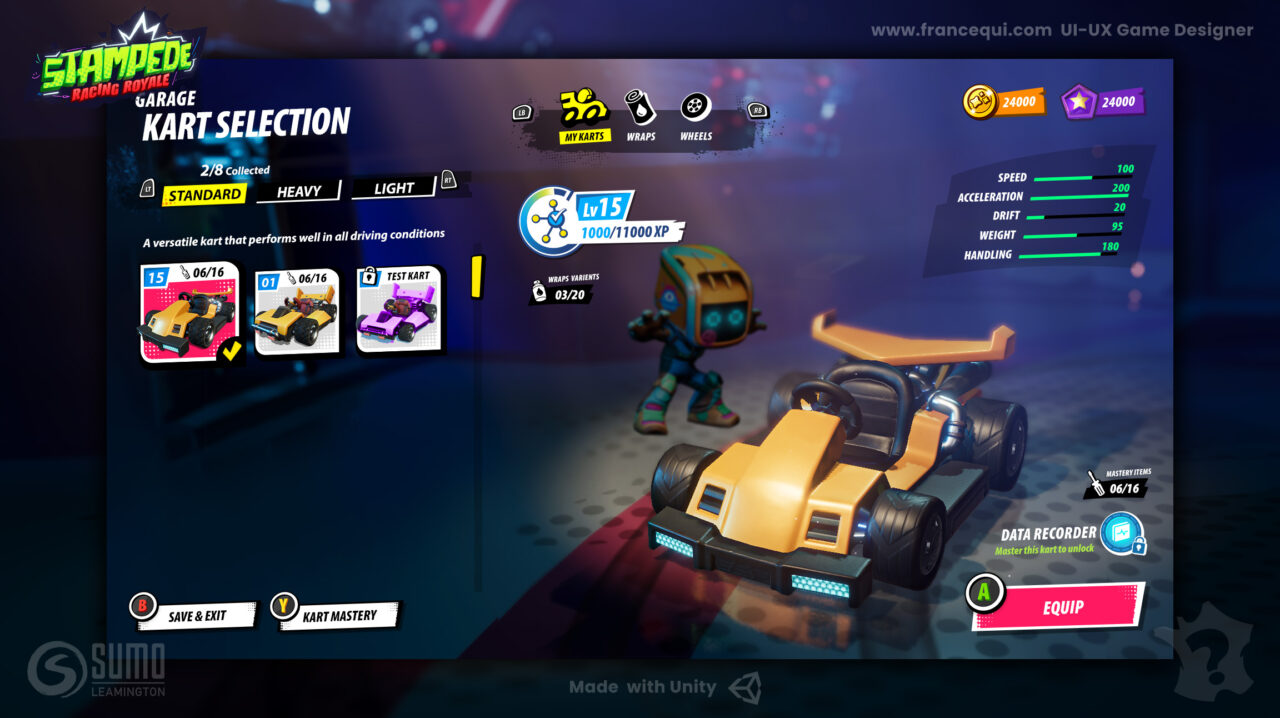
Task: Show the Heavy kart class
Action: click(299, 191)
